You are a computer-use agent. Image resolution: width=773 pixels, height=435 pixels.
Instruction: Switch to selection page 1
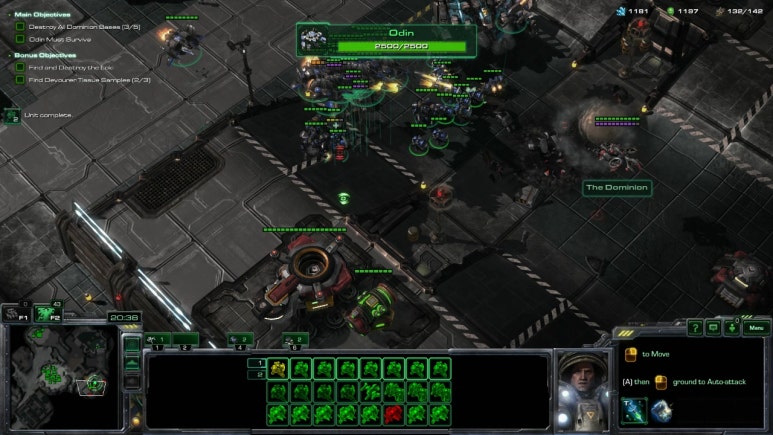click(256, 363)
